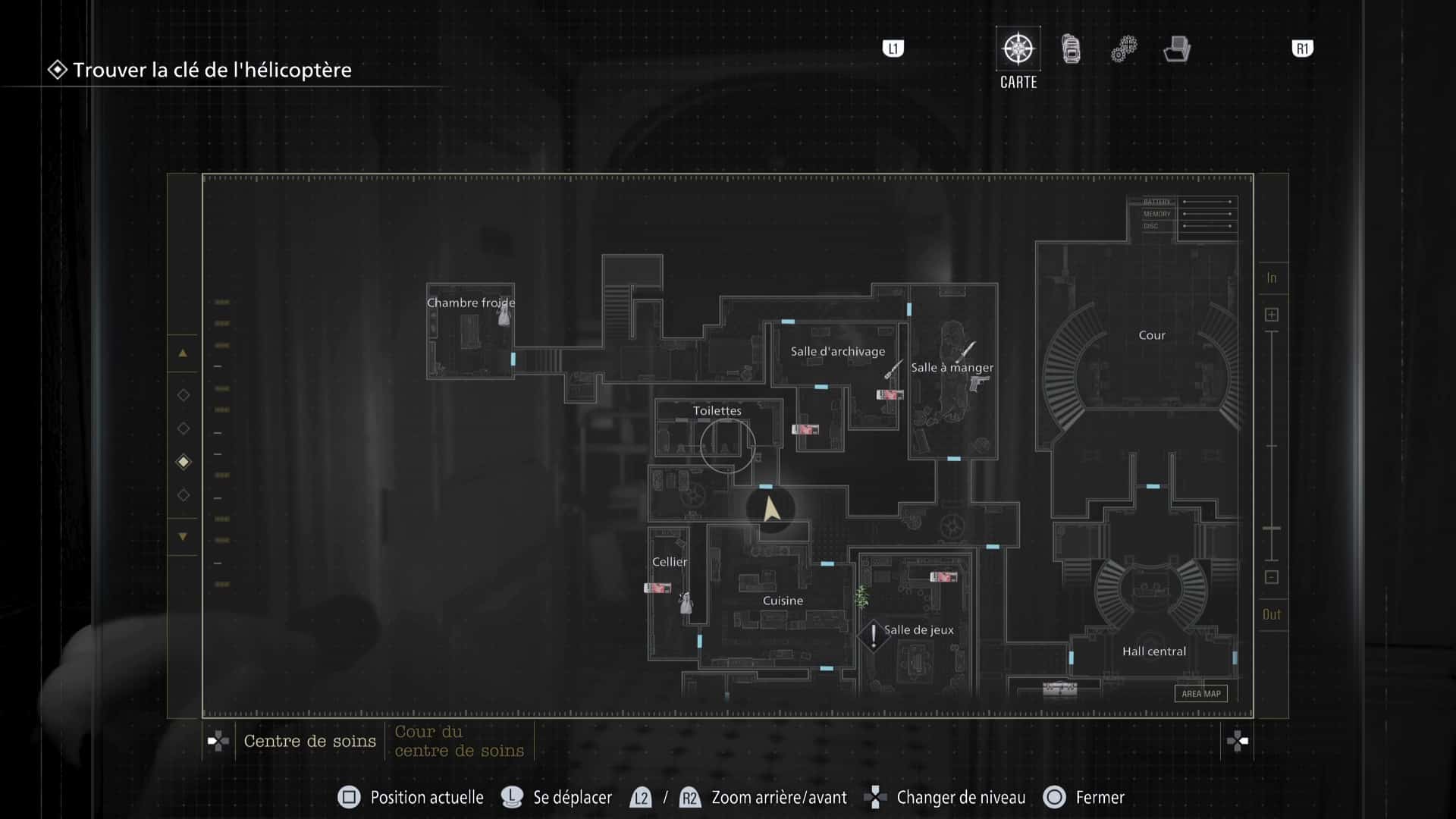Image resolution: width=1456 pixels, height=819 pixels.
Task: Select the bottom floor diamond on the left
Action: [183, 495]
